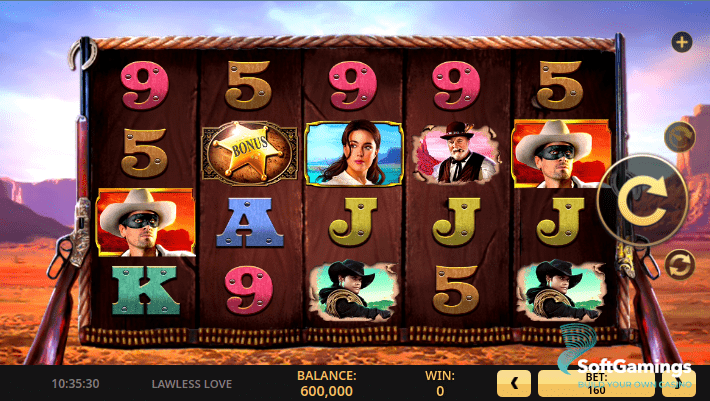The height and width of the screenshot is (401, 710).
Task: Open the plus menu button
Action: click(x=682, y=42)
